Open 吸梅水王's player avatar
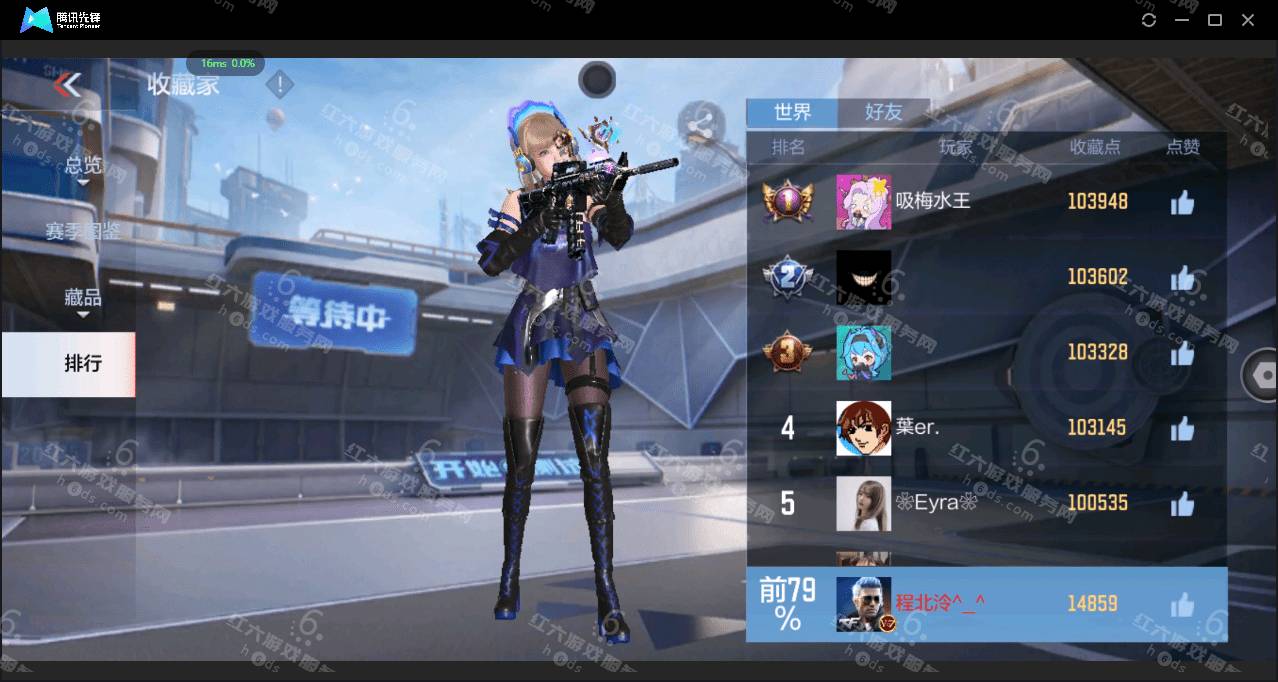Viewport: 1278px width, 682px height. (x=863, y=202)
